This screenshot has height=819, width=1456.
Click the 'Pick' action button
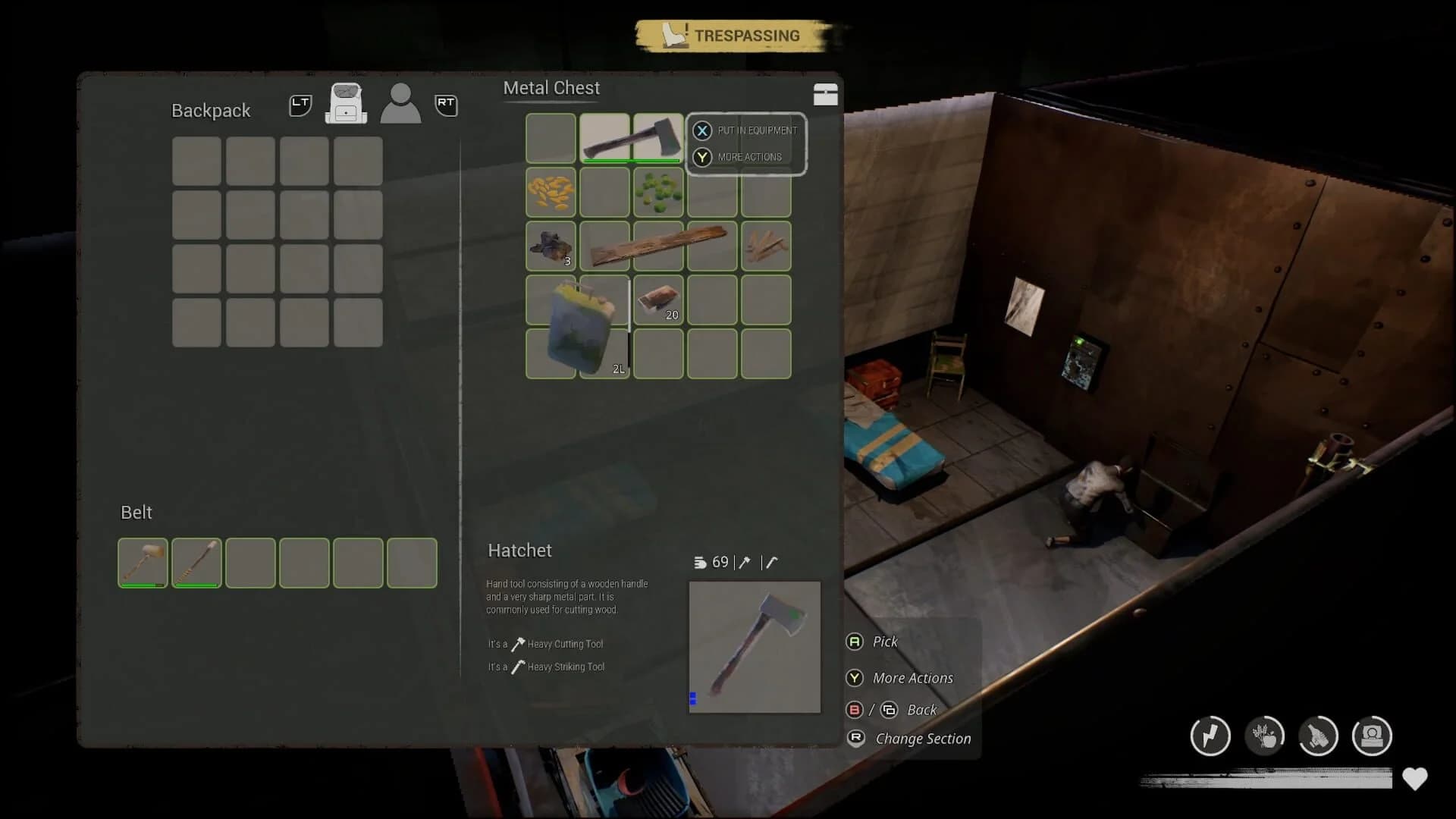[883, 642]
